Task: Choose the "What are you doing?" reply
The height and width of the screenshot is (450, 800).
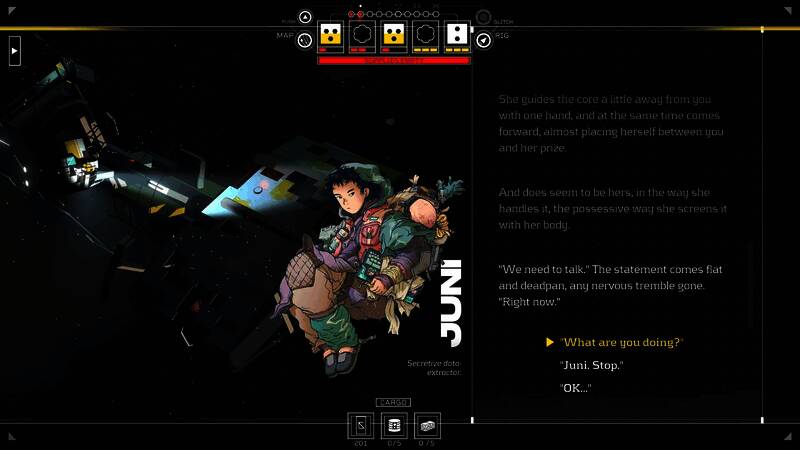Action: pyautogui.click(x=620, y=342)
